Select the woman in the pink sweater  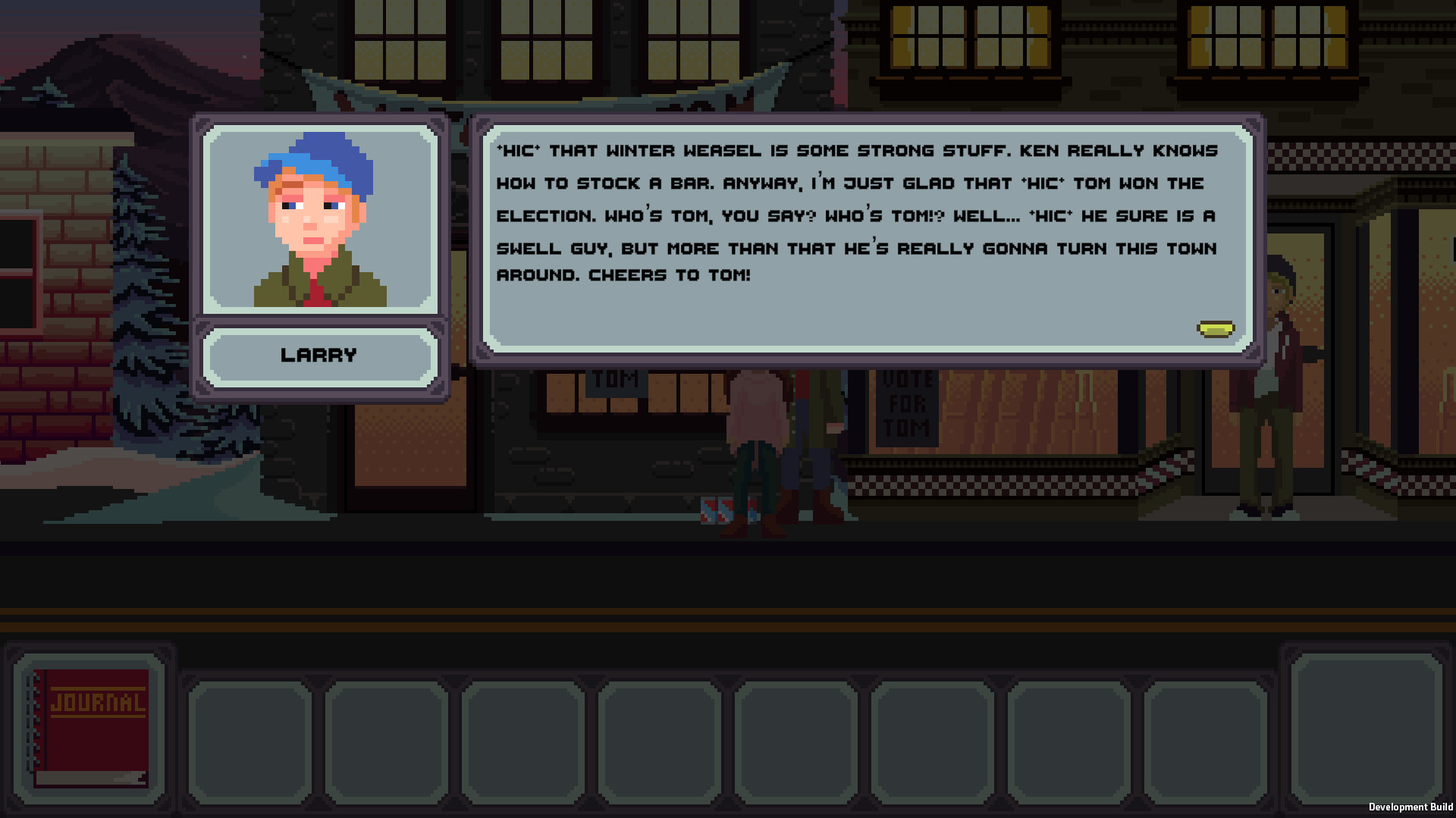click(758, 409)
